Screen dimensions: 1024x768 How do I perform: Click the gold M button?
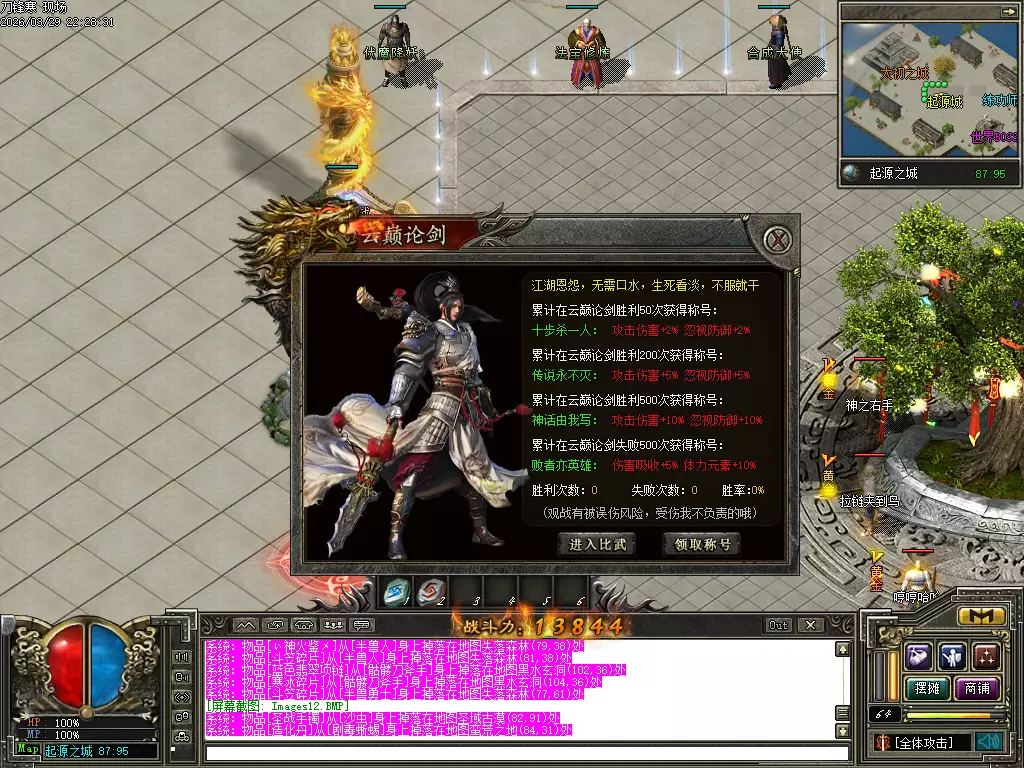981,616
